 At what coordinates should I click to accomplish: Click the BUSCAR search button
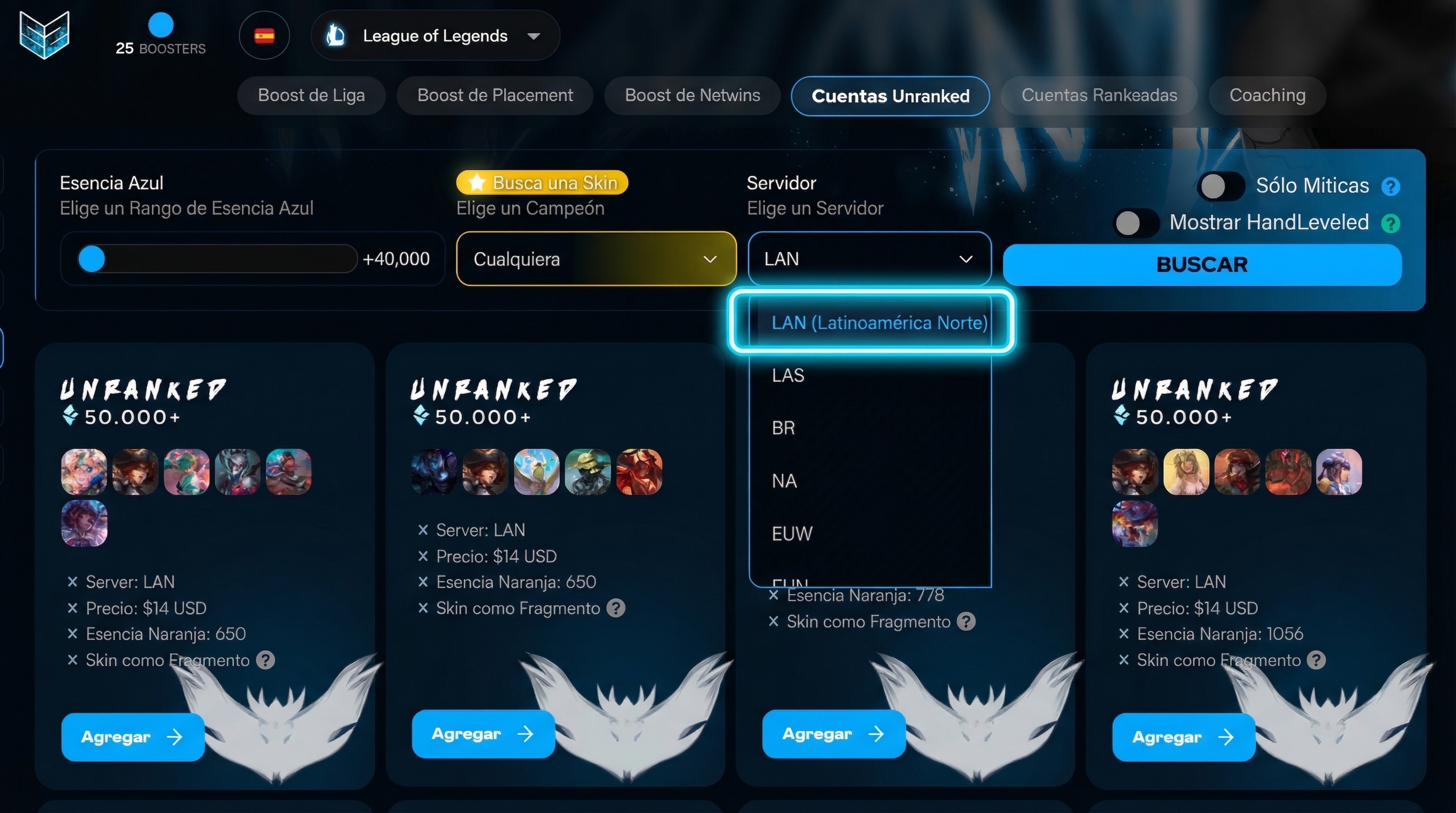tap(1202, 264)
